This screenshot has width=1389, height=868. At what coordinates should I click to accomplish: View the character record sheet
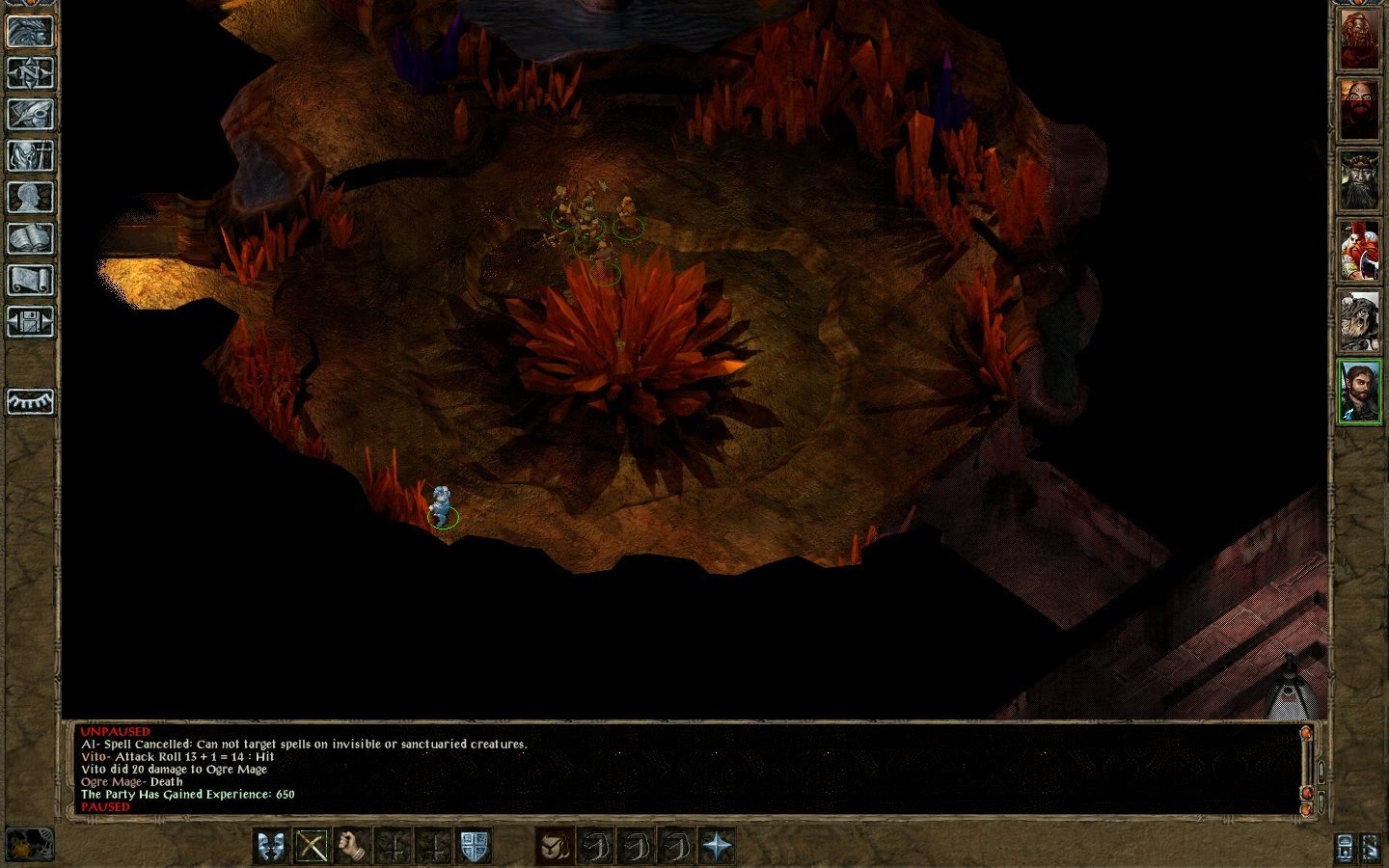[x=31, y=196]
